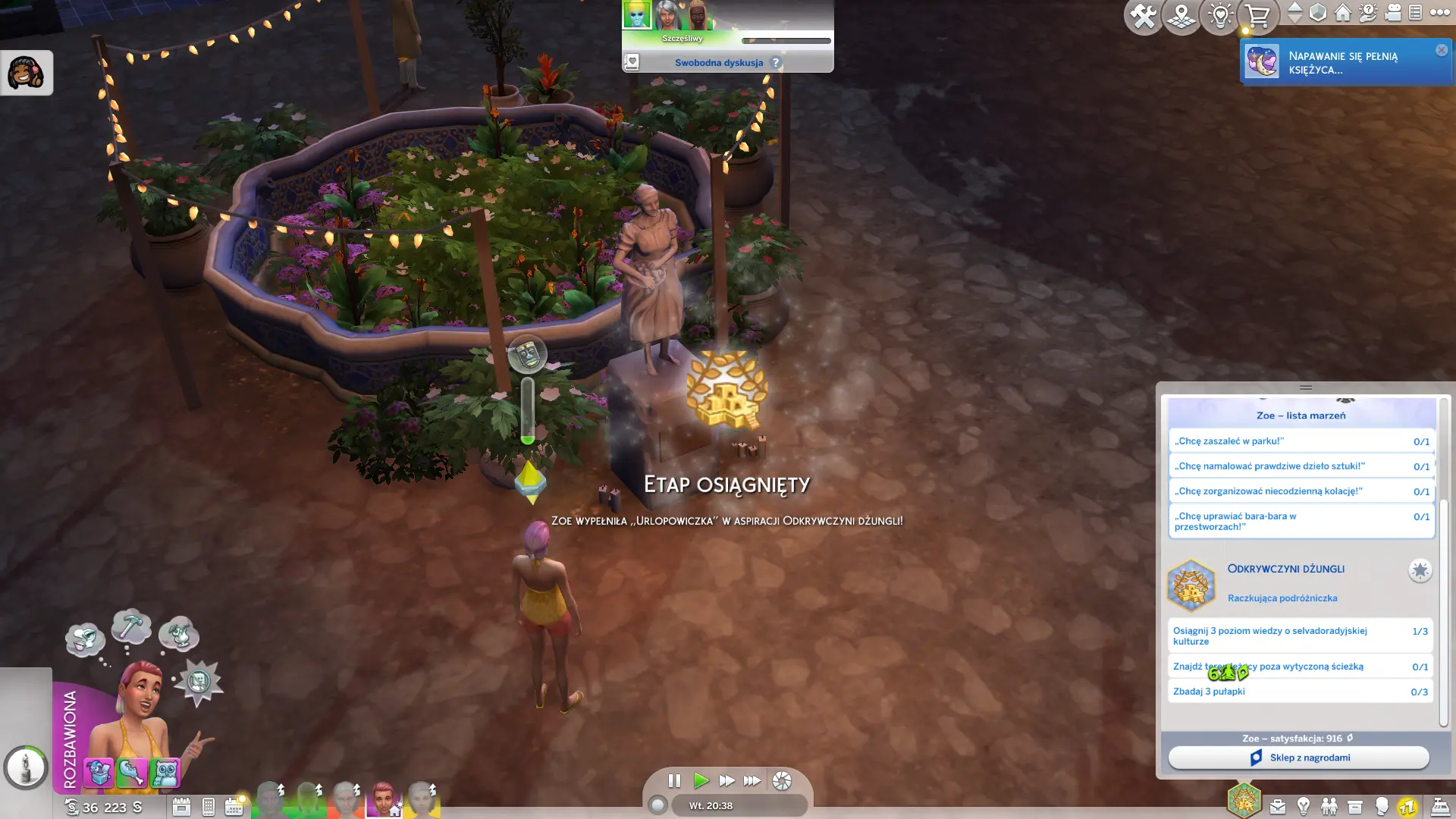Image resolution: width=1456 pixels, height=819 pixels.
Task: Set game speed to normal play
Action: [701, 780]
